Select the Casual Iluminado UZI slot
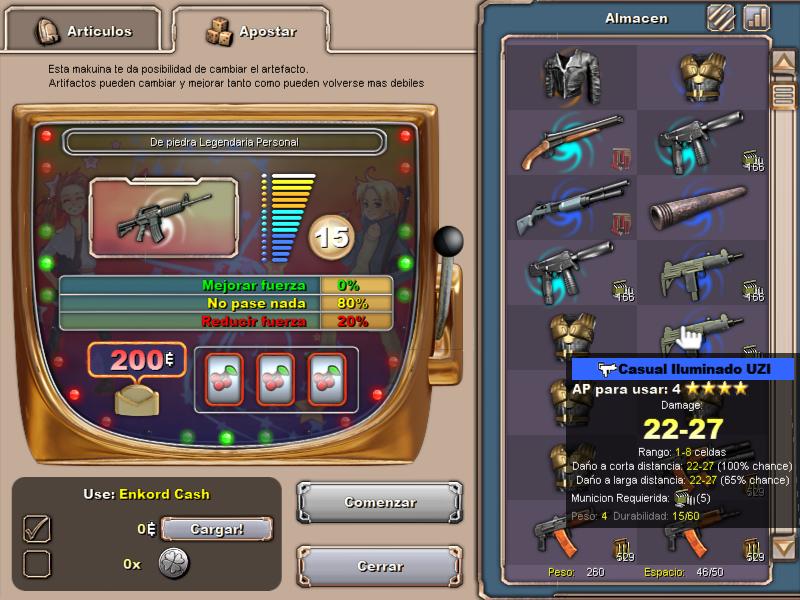Image resolution: width=800 pixels, height=600 pixels. pyautogui.click(x=702, y=335)
